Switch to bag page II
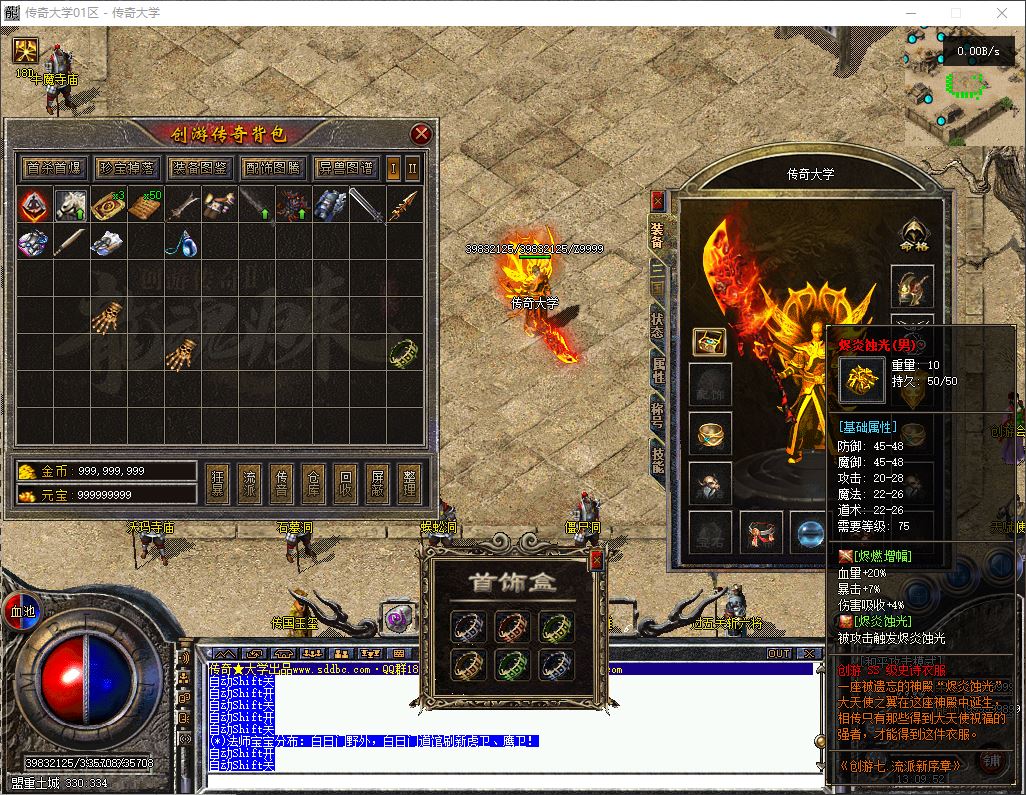The width and height of the screenshot is (1026, 795). pos(411,167)
